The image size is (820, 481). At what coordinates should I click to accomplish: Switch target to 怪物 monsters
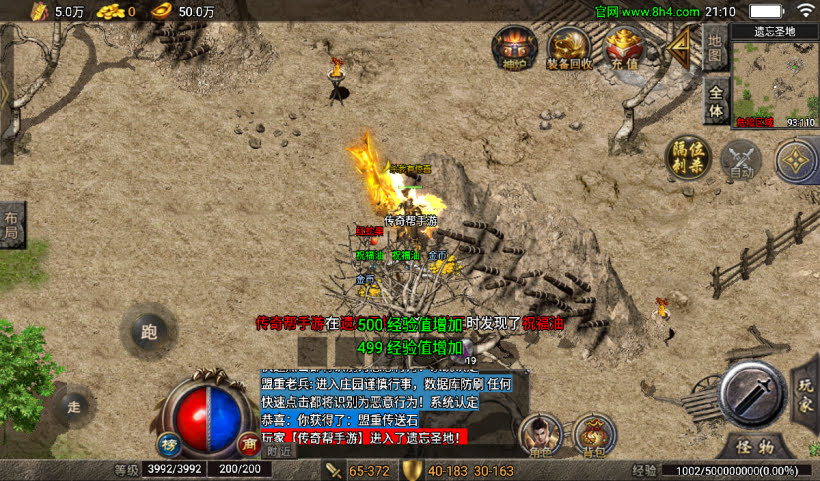[x=755, y=446]
